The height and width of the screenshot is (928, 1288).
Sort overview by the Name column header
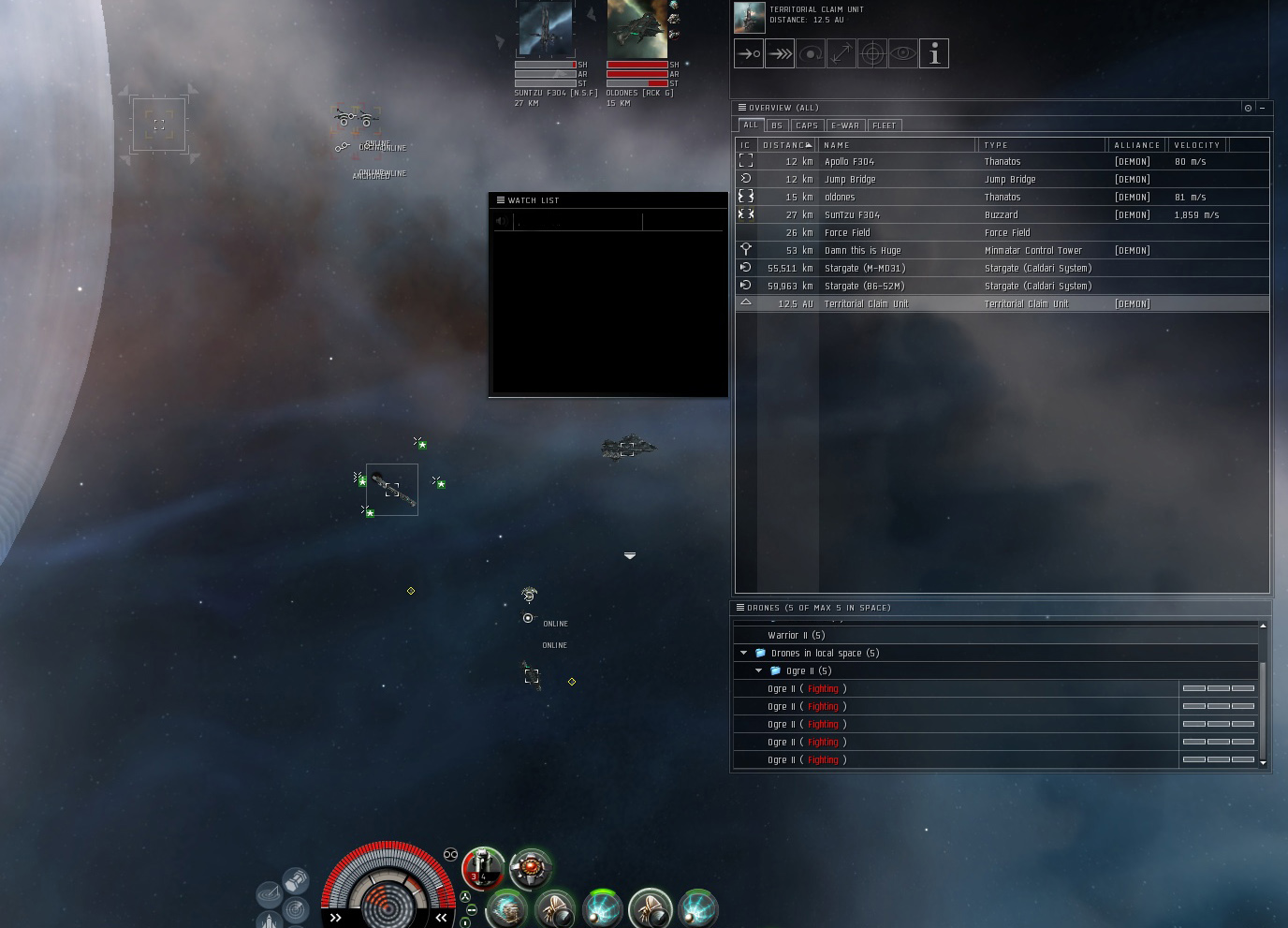[x=897, y=145]
